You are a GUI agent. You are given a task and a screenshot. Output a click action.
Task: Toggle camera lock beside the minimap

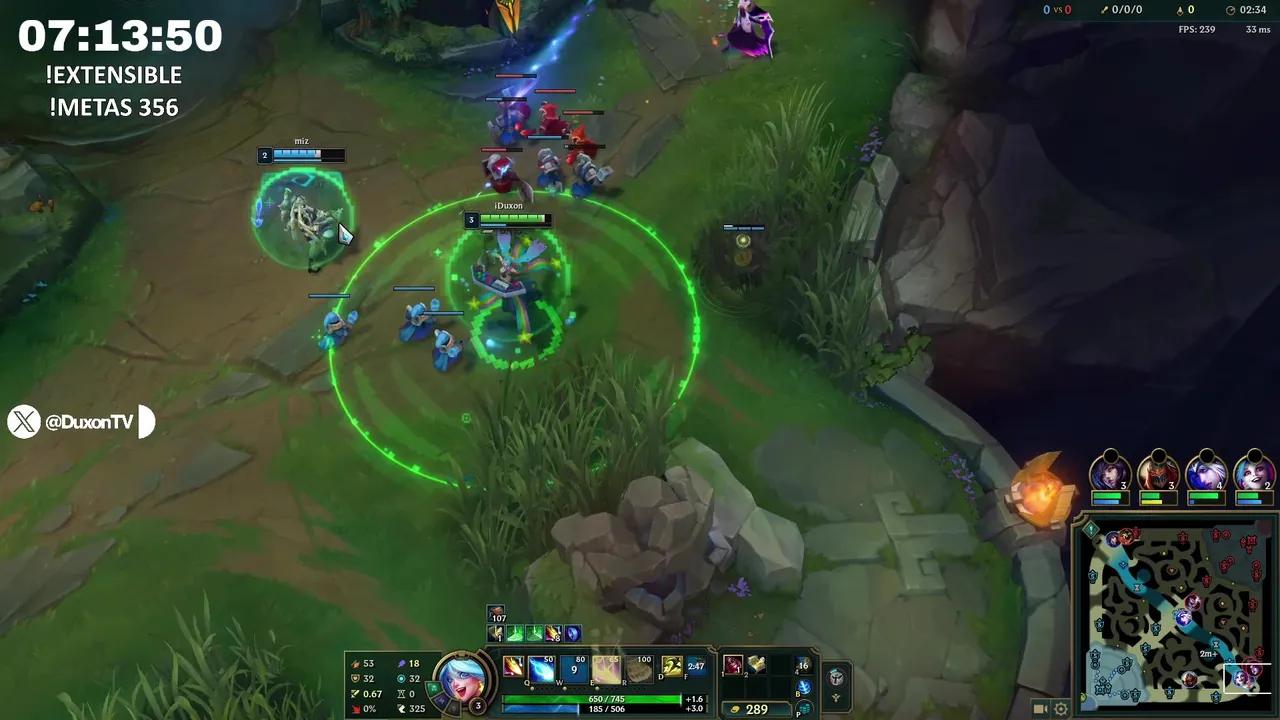point(1039,708)
